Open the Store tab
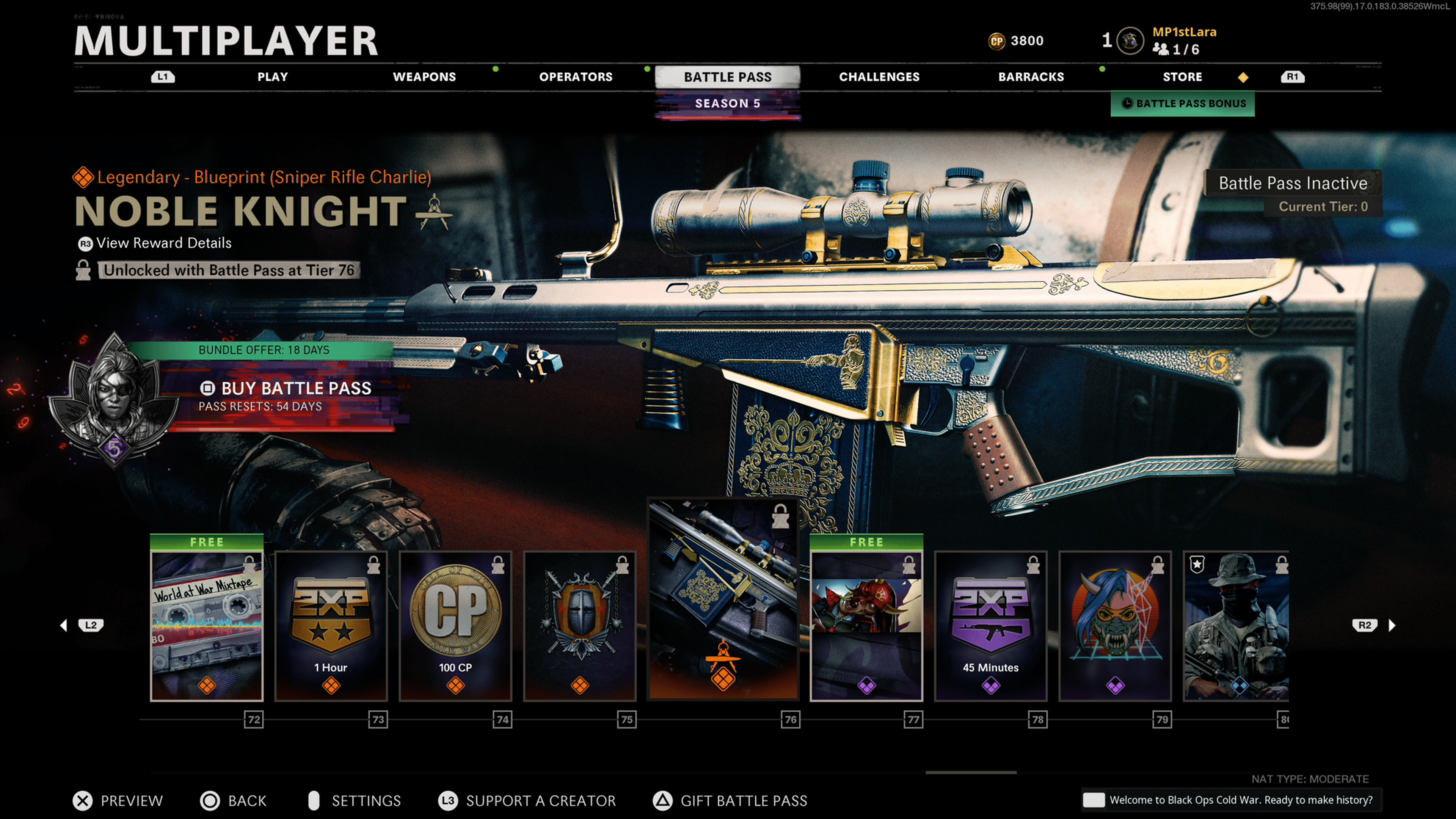 pos(1182,77)
